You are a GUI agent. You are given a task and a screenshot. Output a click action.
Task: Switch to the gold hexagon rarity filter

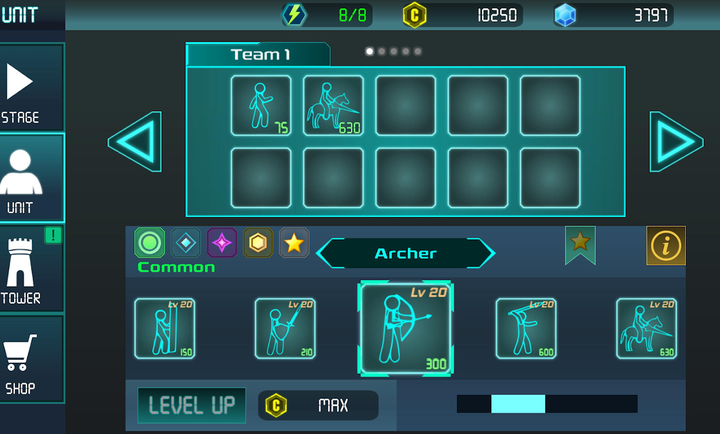point(258,242)
